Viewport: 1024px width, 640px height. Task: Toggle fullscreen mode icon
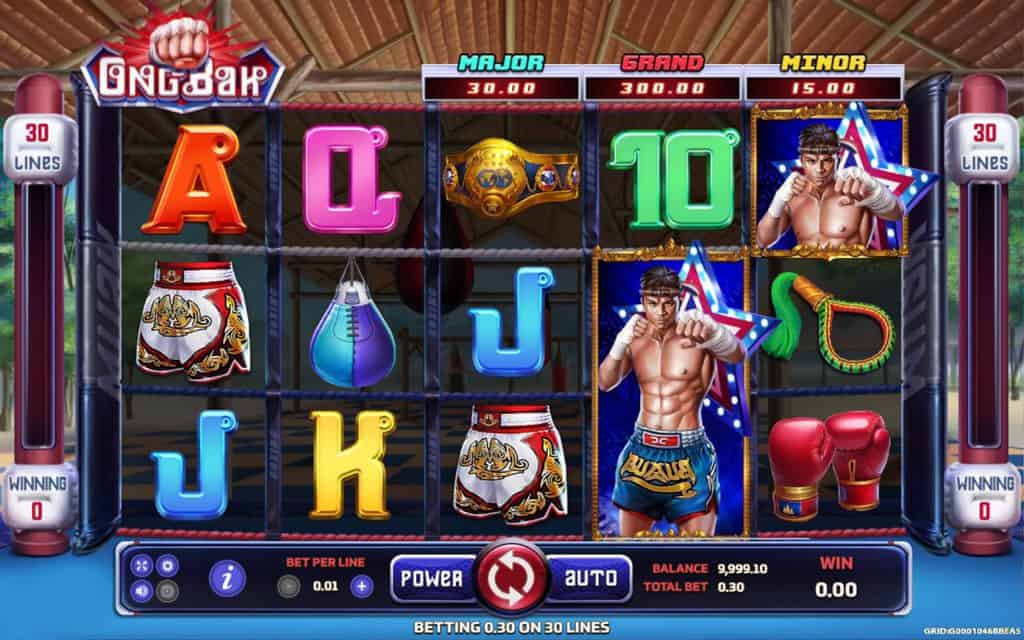tap(143, 565)
